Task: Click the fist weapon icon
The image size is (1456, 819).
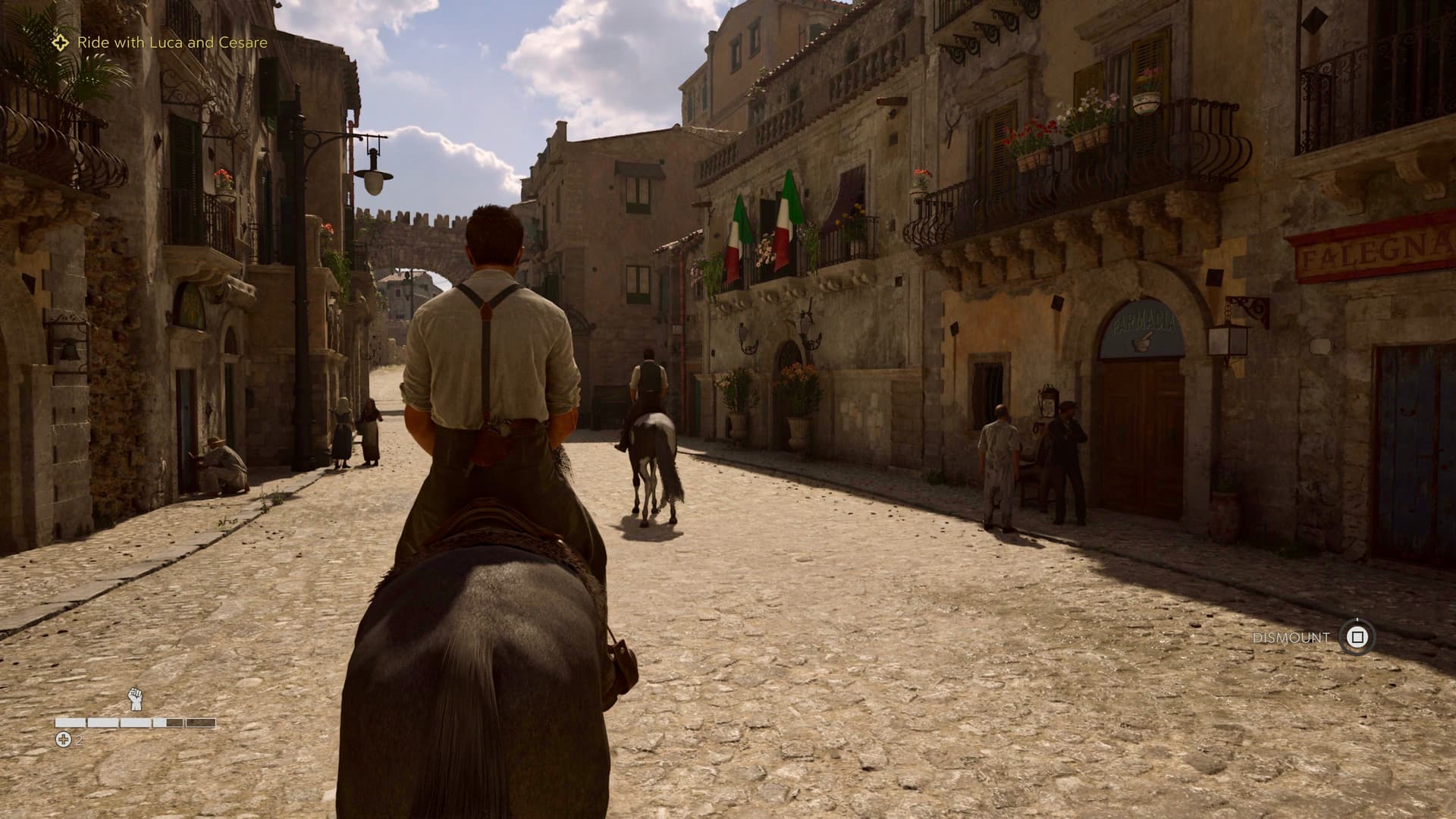Action: click(136, 698)
